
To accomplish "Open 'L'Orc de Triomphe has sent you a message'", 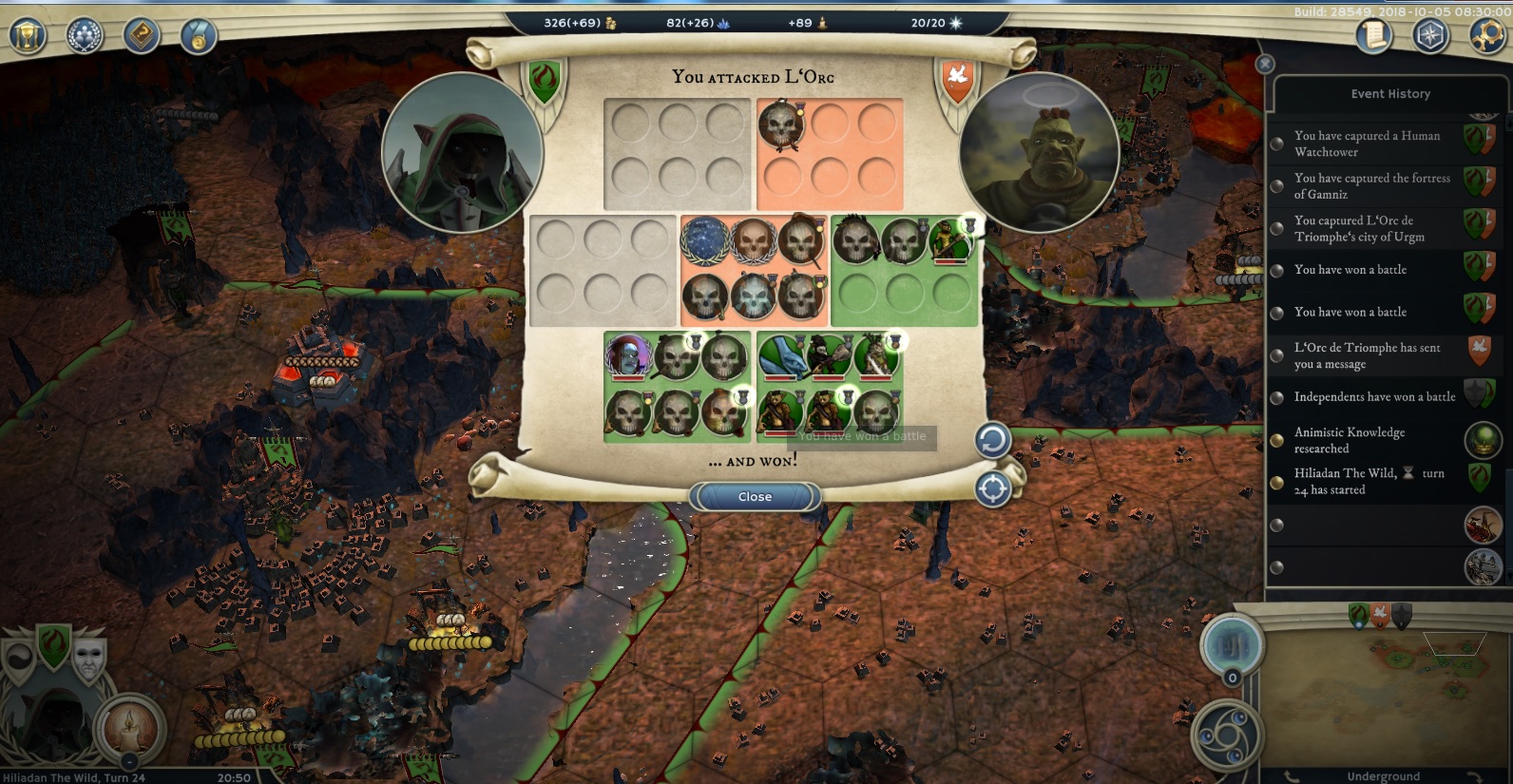I will click(x=1367, y=355).
